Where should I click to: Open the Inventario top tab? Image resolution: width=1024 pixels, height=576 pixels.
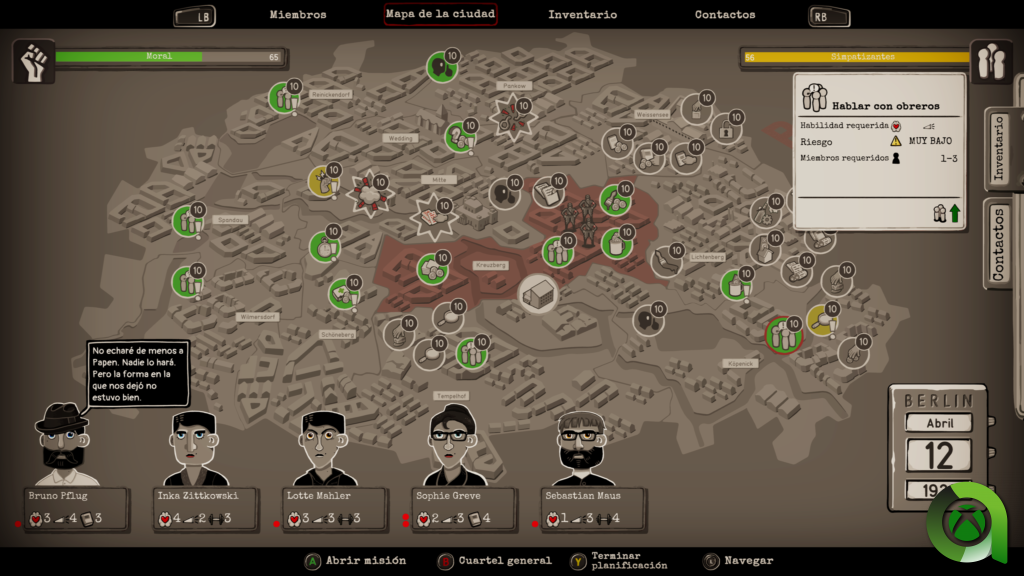pyautogui.click(x=582, y=15)
